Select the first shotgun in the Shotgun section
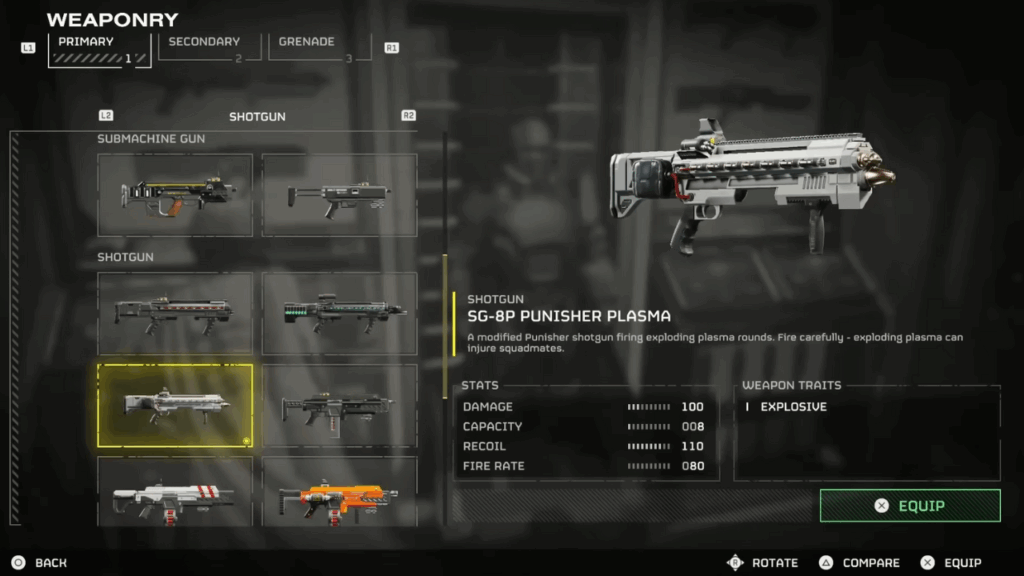This screenshot has width=1024, height=576. point(175,313)
